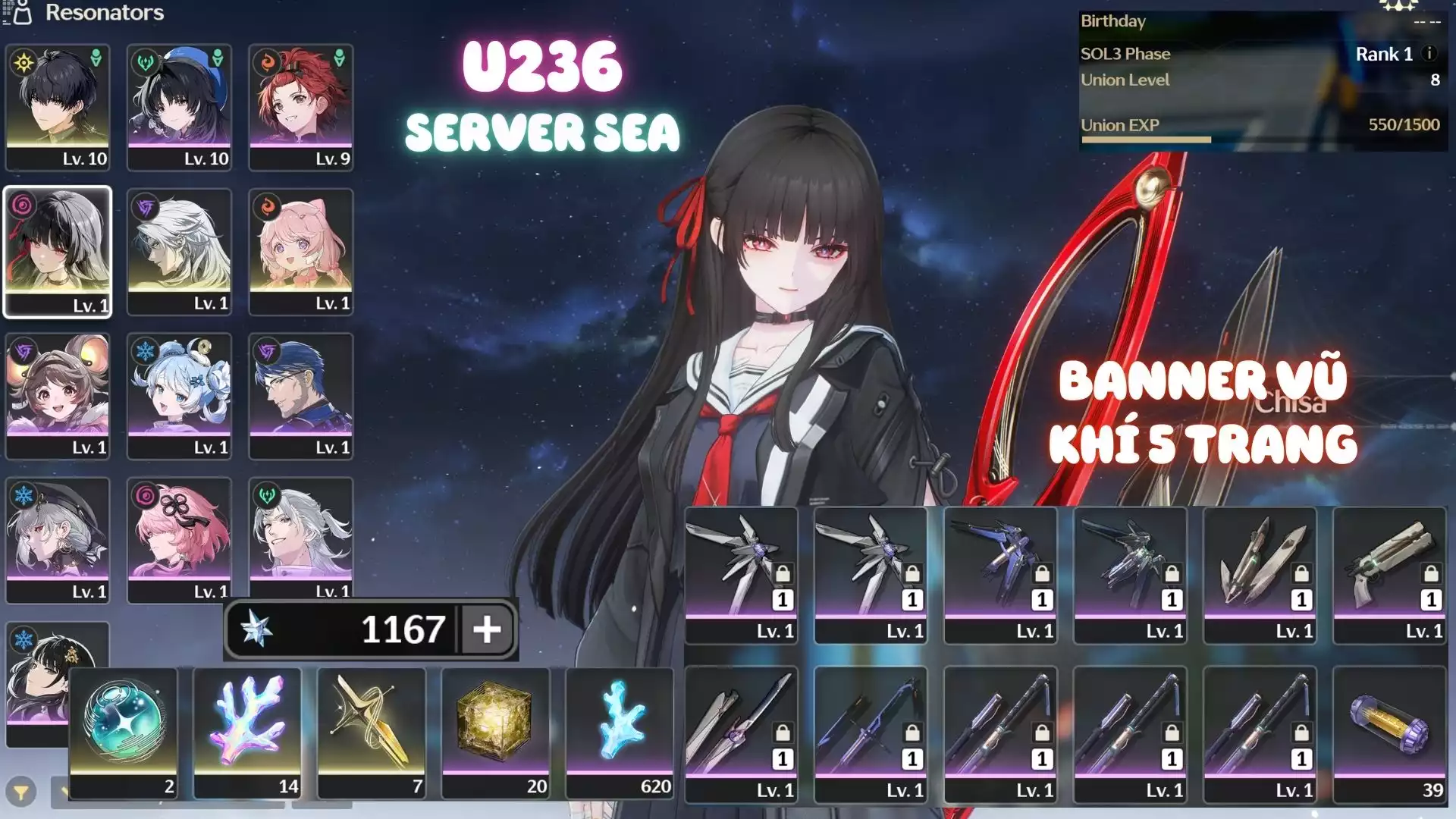Select the red-haired resonator at Lv. 9
Viewport: 1456px width, 819px height.
pyautogui.click(x=301, y=106)
